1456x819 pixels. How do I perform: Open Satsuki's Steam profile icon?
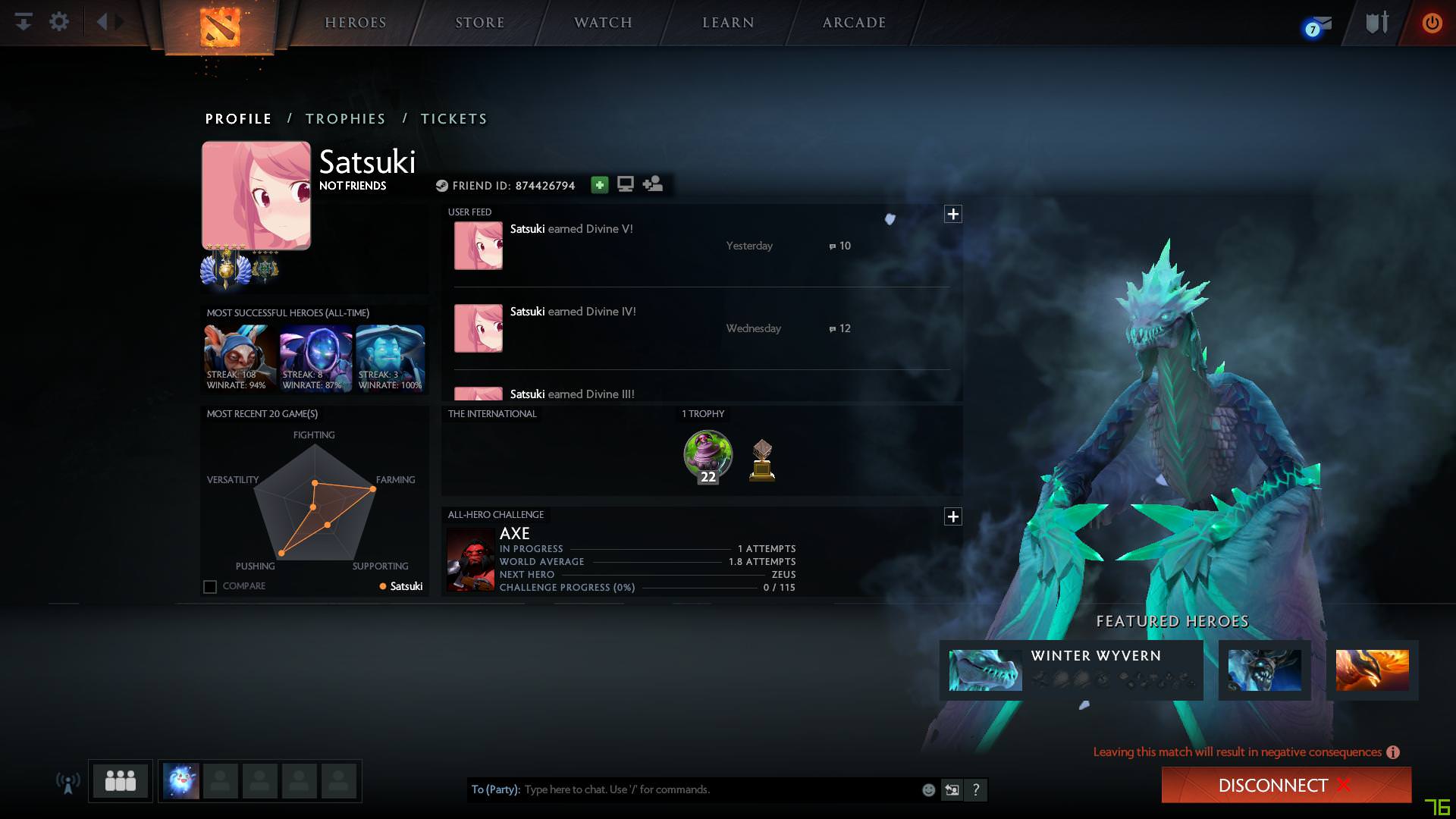[444, 184]
